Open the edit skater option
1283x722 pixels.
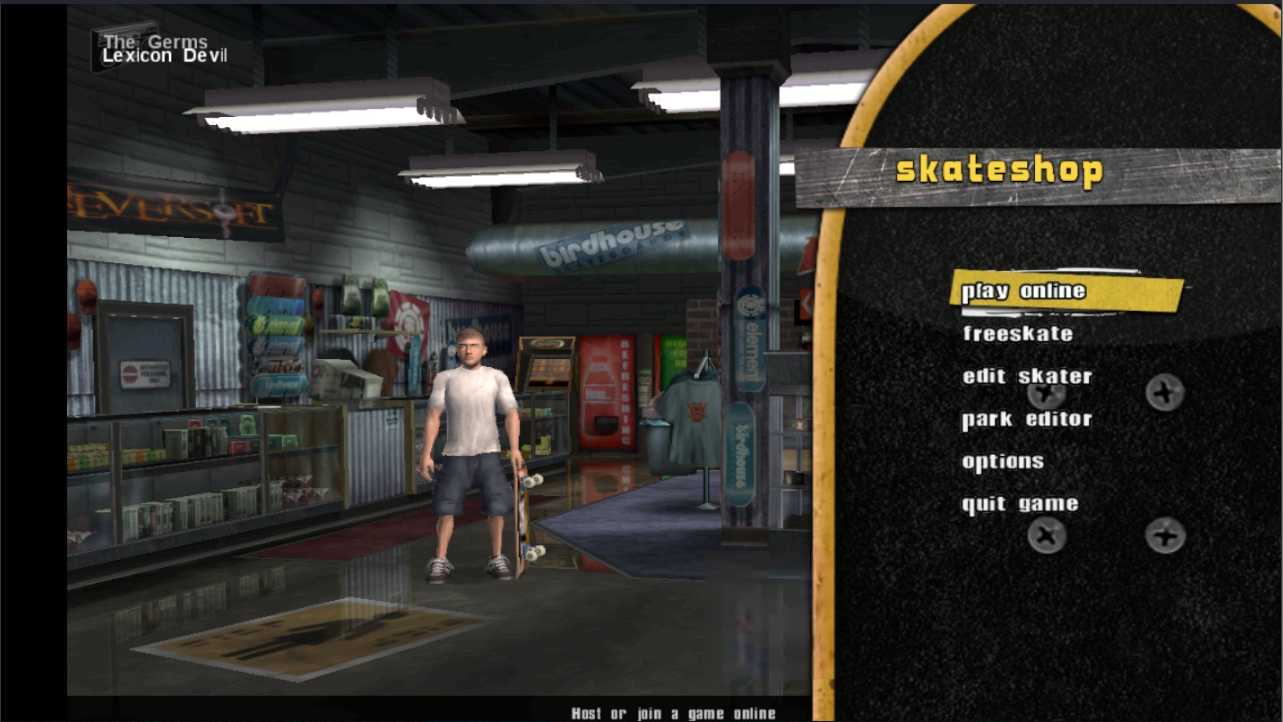click(x=1026, y=377)
